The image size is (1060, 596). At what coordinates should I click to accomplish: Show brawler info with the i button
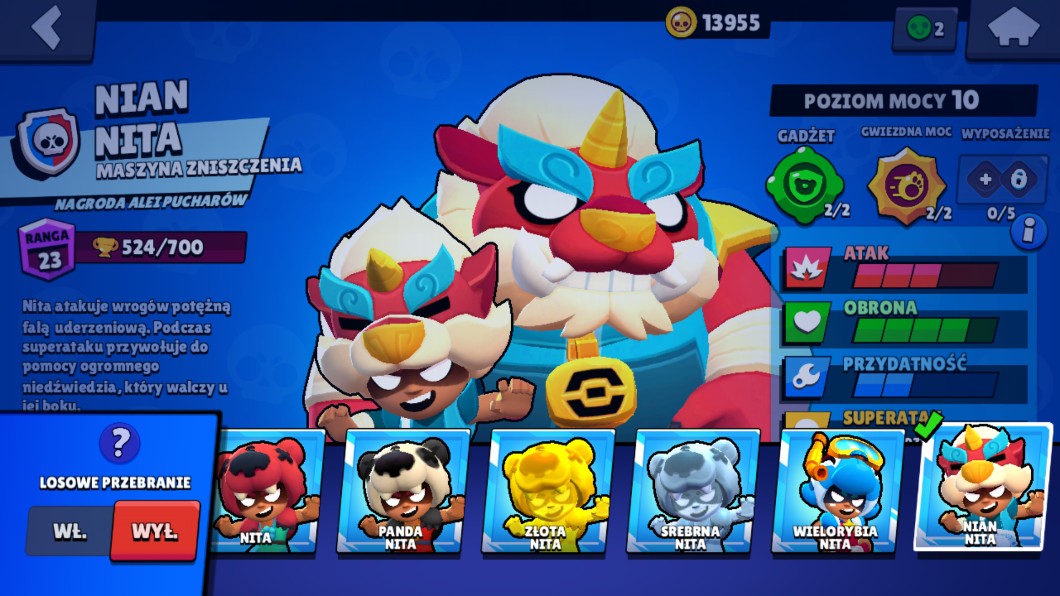1023,232
